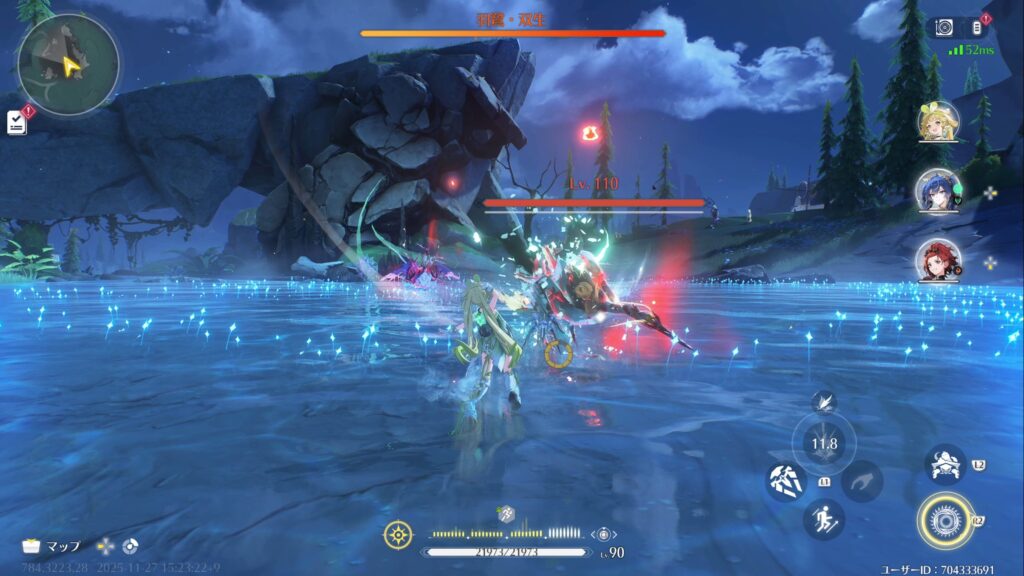Use the small feather skill icon
The image size is (1024, 576).
[823, 402]
